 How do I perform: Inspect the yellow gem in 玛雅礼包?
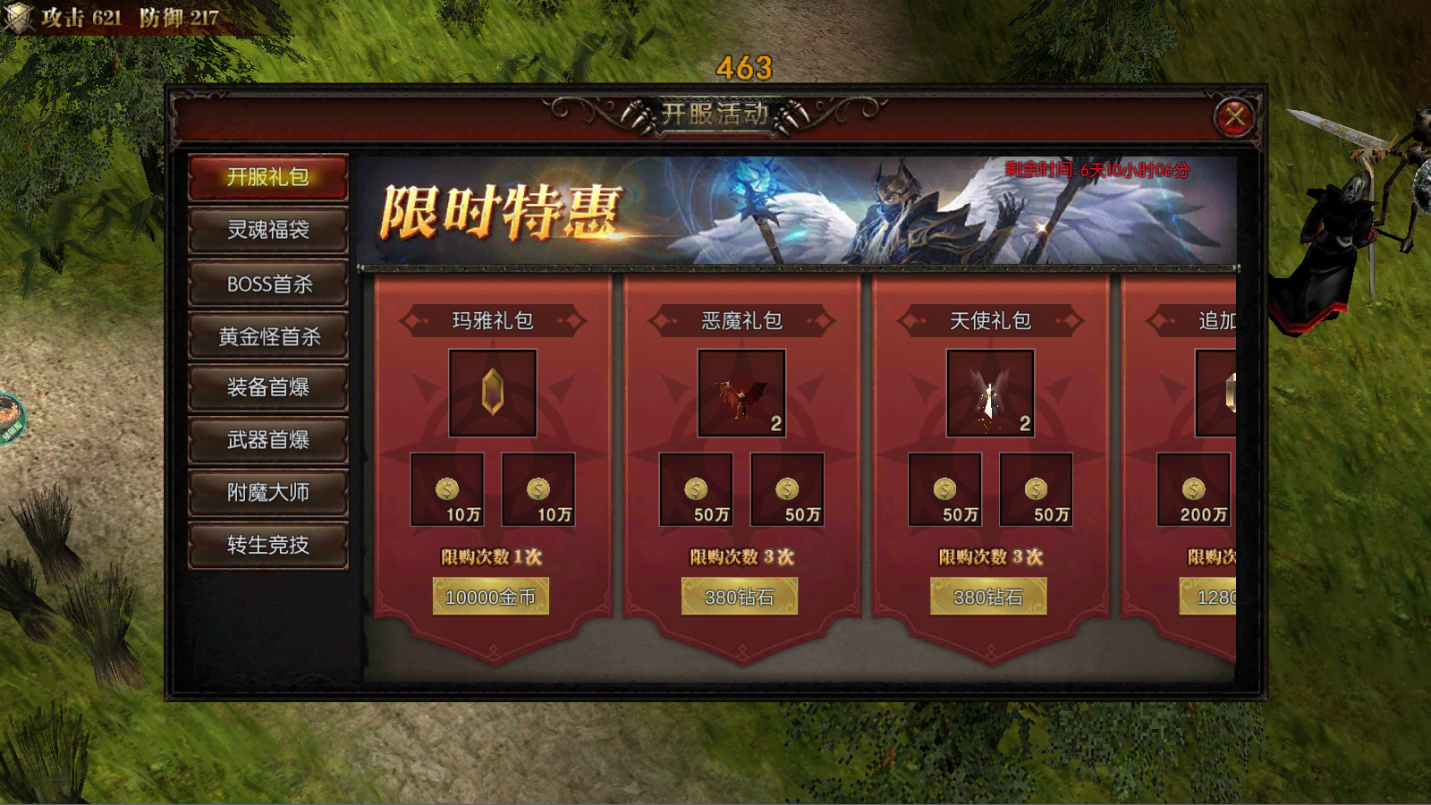pos(492,393)
